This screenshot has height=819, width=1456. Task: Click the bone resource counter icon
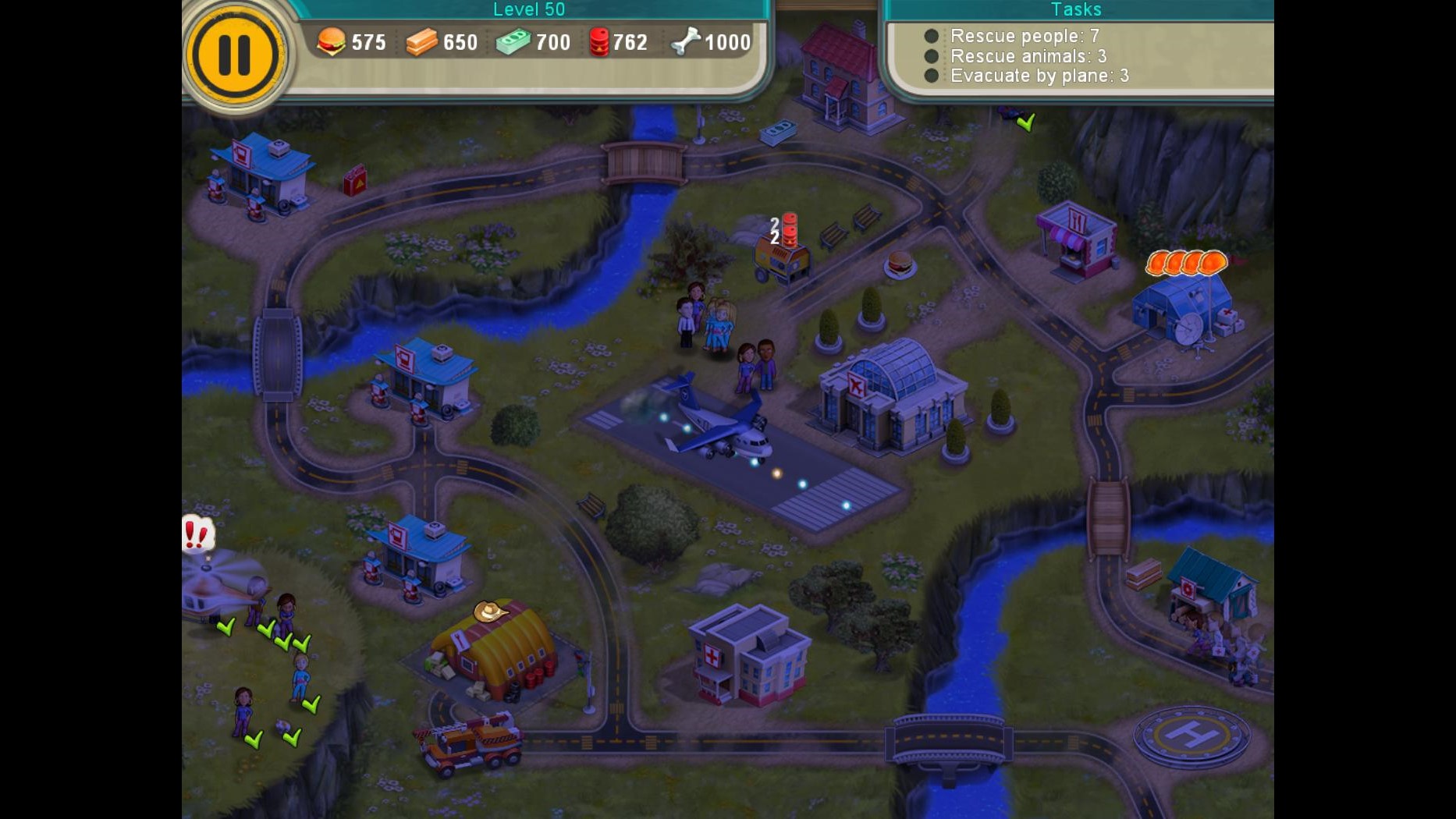[684, 42]
